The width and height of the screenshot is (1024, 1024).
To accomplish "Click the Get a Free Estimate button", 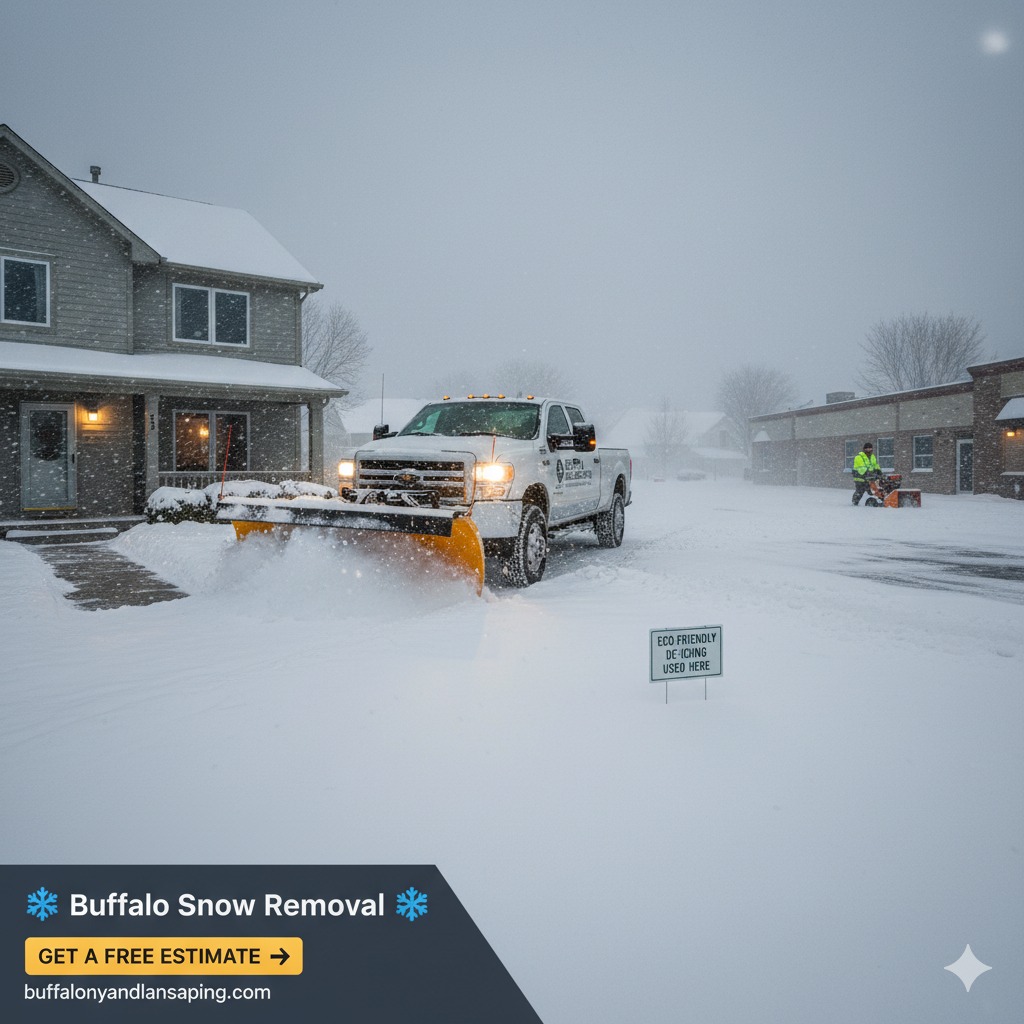I will click(163, 956).
